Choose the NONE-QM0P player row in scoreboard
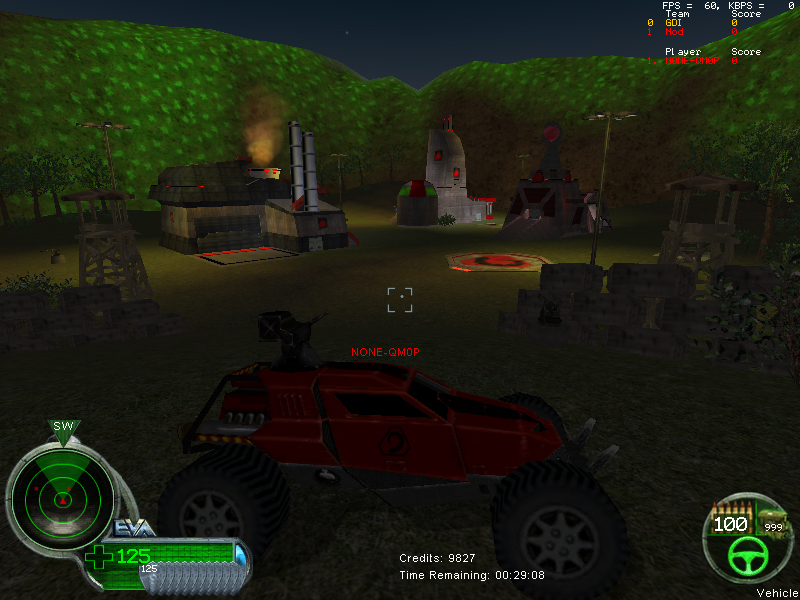The height and width of the screenshot is (600, 800). click(689, 61)
